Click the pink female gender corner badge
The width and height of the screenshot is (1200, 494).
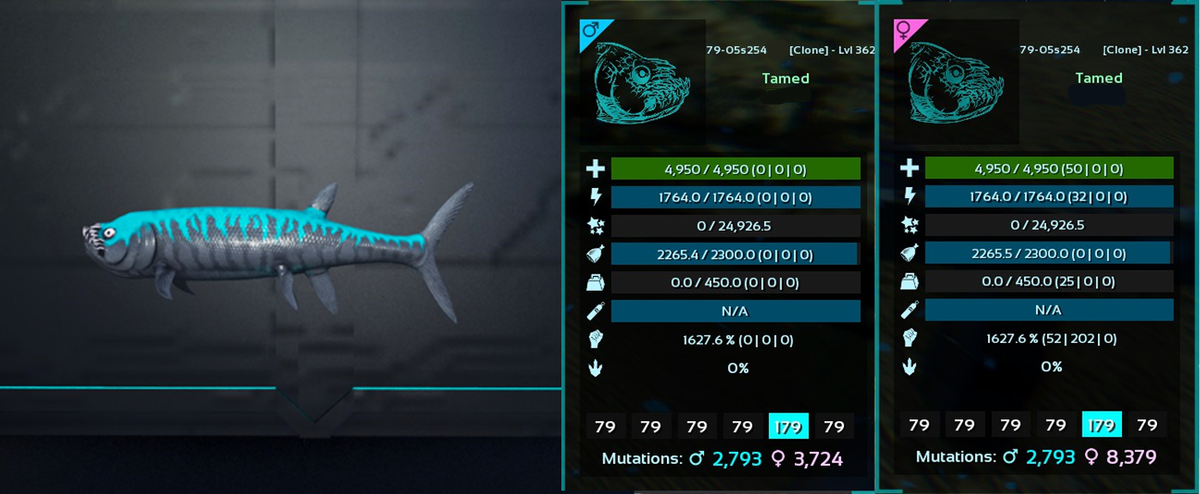coord(903,32)
